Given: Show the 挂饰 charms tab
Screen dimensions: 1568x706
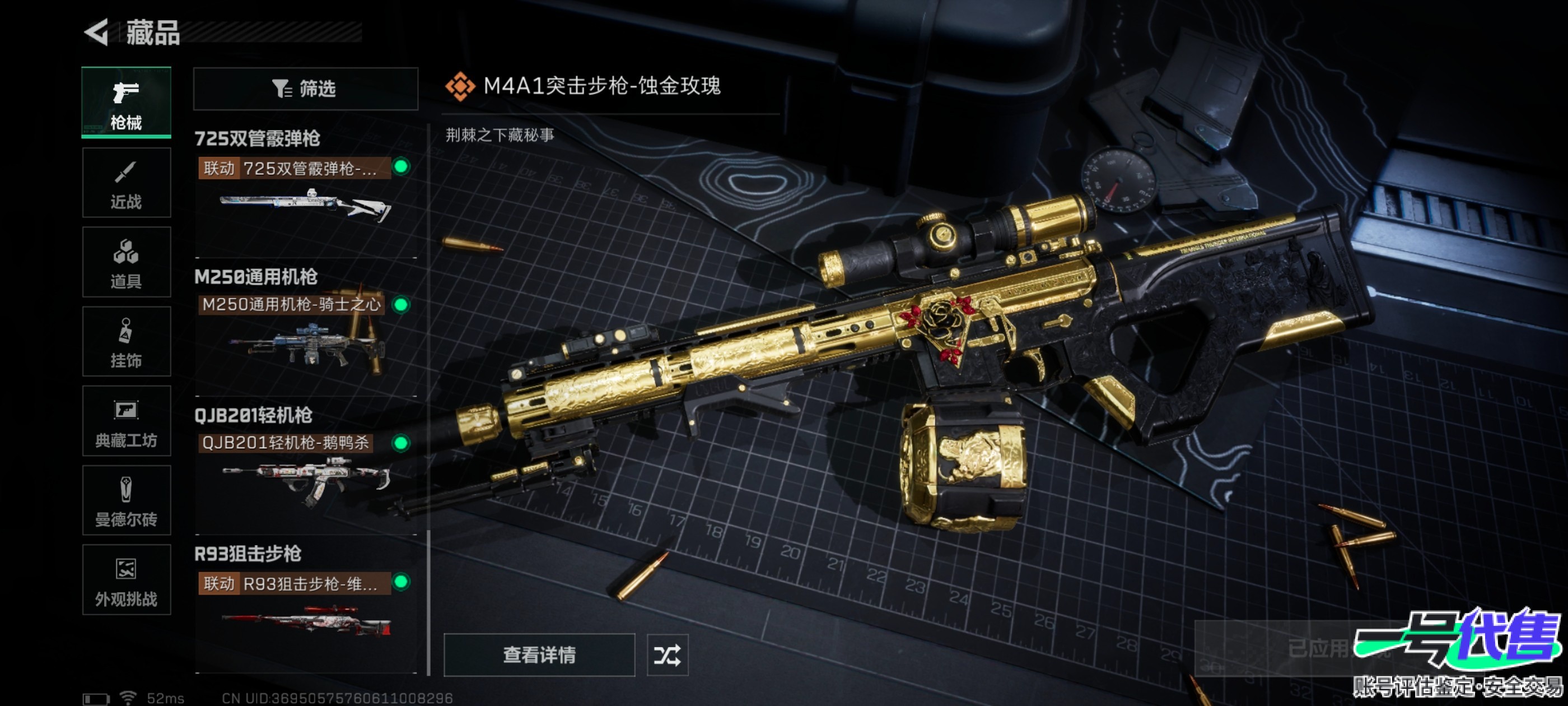Looking at the screenshot, I should [x=126, y=342].
